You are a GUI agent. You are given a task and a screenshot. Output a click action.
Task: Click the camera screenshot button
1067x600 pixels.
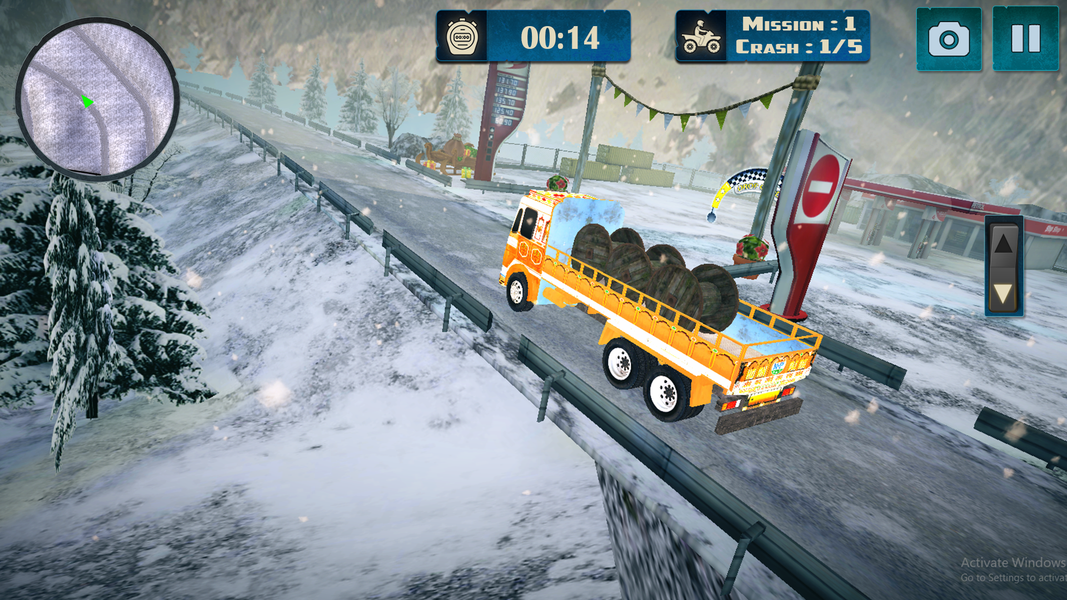tap(948, 39)
